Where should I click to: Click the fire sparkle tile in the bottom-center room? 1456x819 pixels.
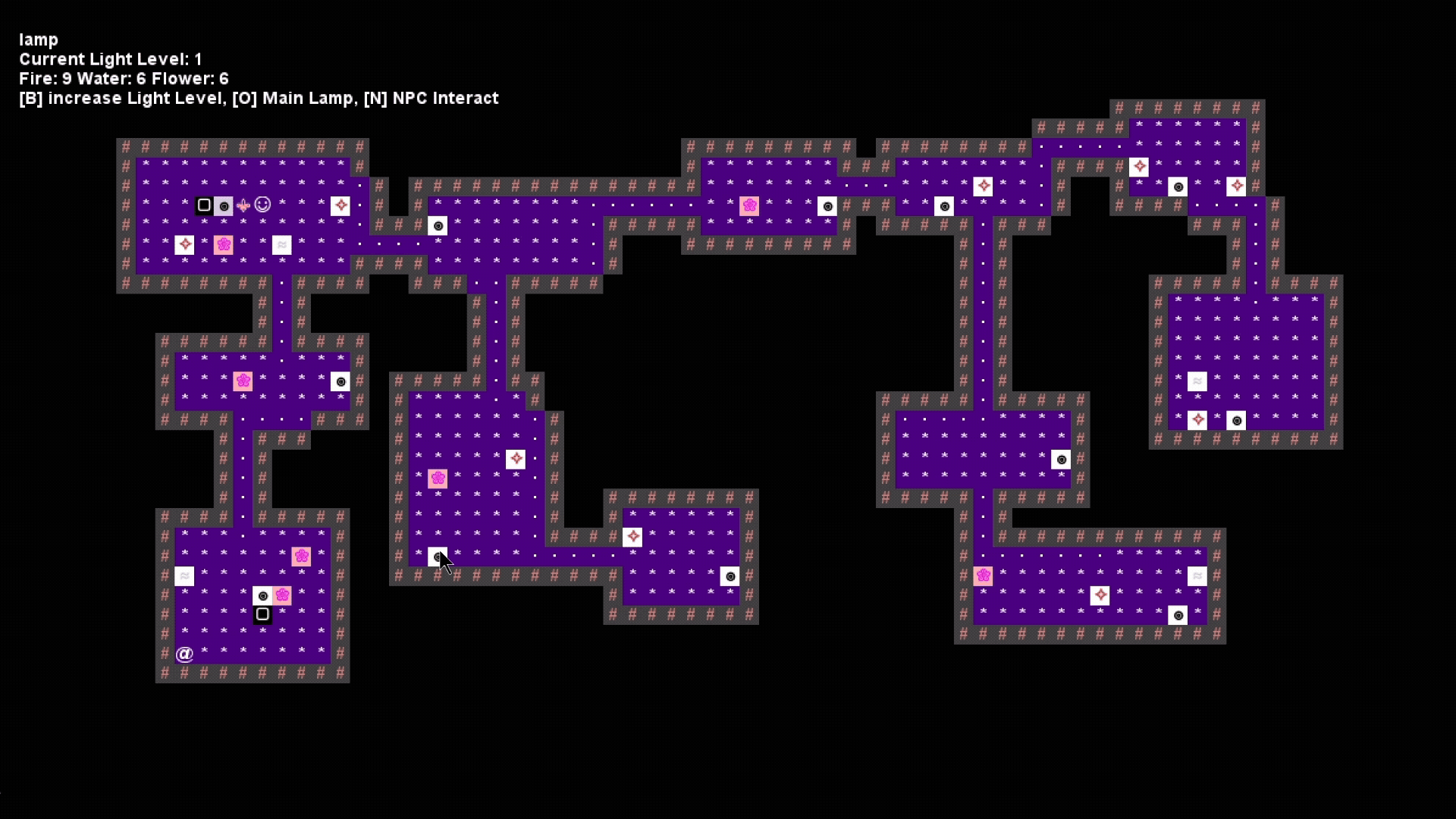(x=633, y=537)
